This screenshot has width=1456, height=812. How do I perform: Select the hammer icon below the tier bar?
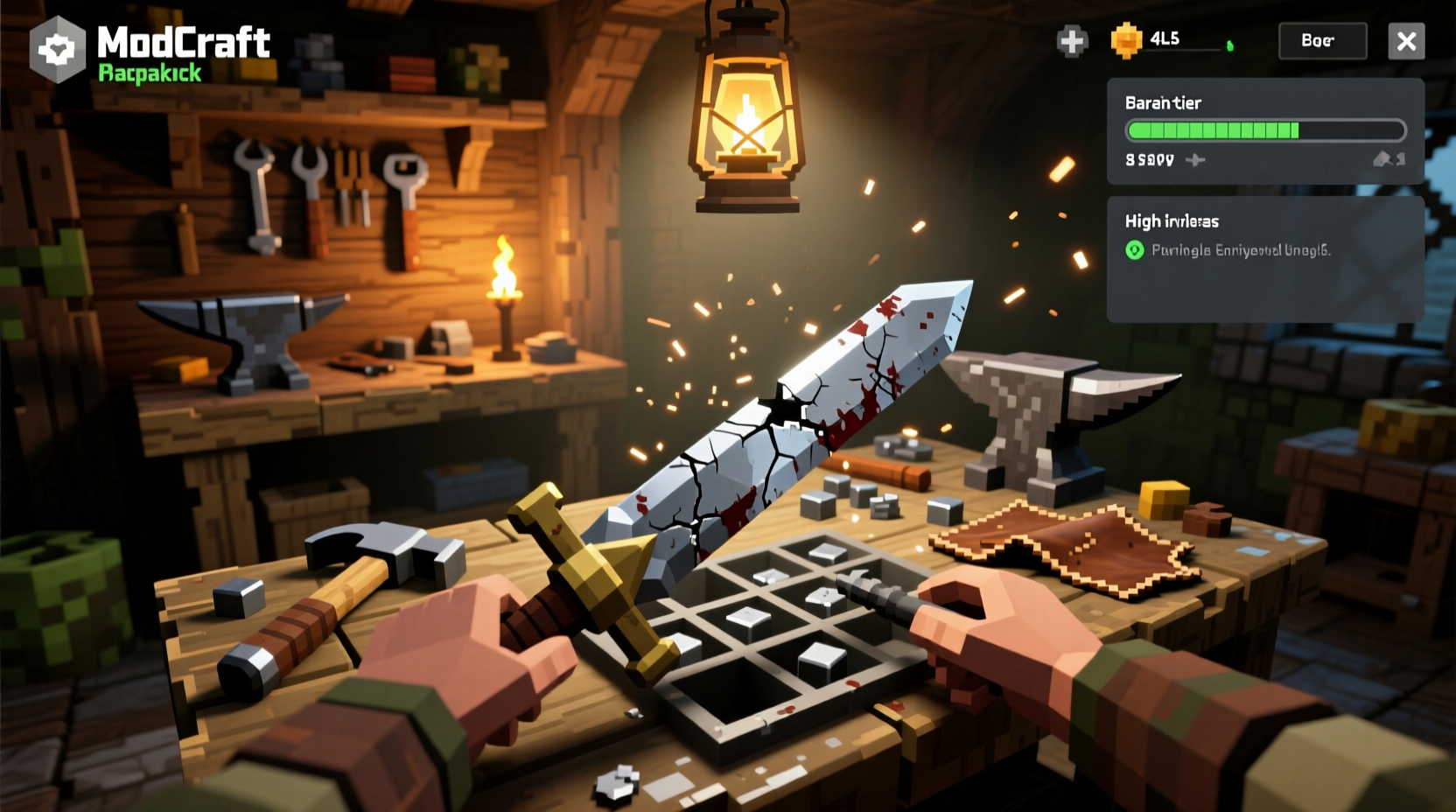pos(1195,160)
